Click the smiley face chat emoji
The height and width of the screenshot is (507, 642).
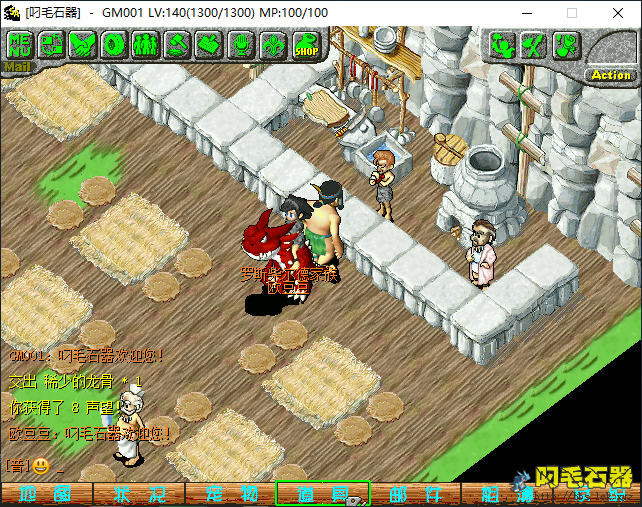tap(40, 465)
